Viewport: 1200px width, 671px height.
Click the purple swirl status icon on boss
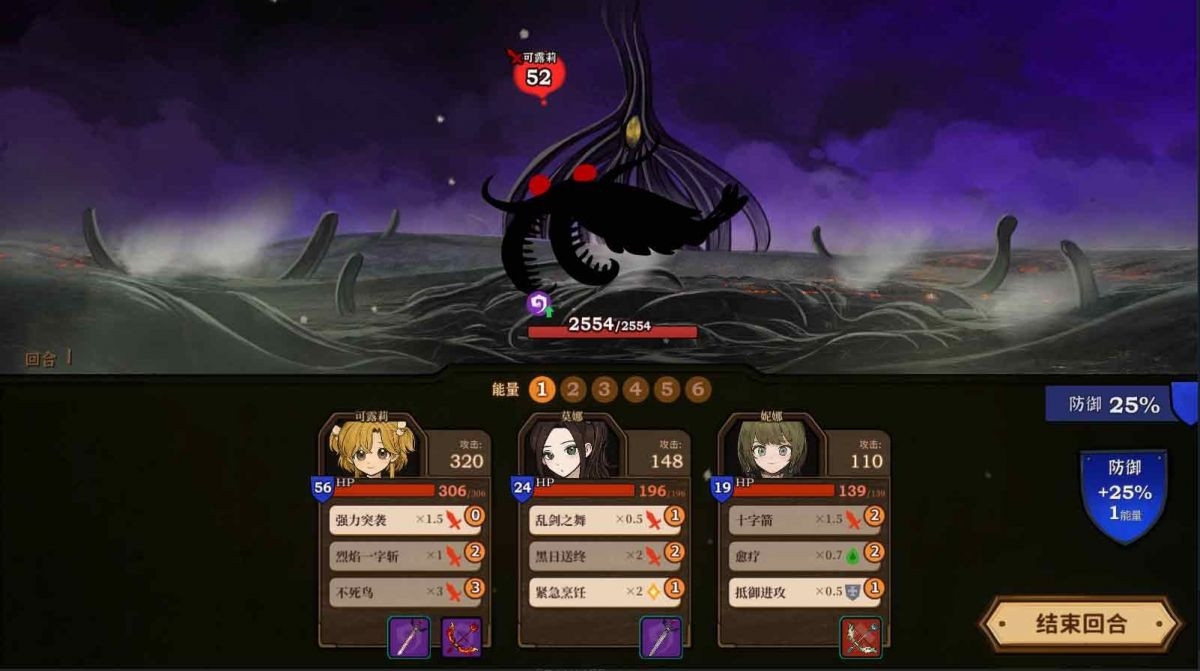click(x=538, y=303)
